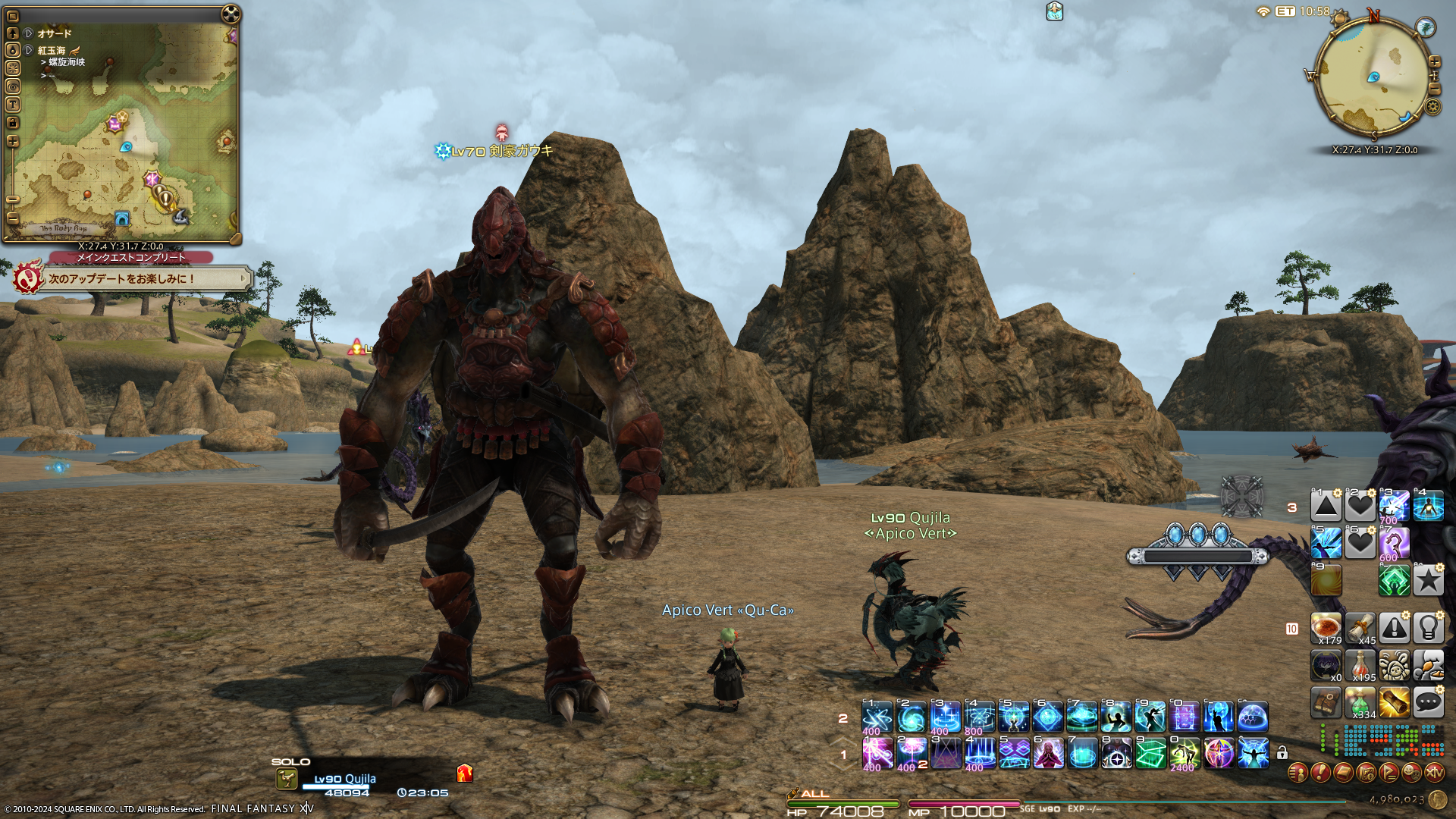Select Qujila in the party list
1456x819 pixels.
[345, 779]
